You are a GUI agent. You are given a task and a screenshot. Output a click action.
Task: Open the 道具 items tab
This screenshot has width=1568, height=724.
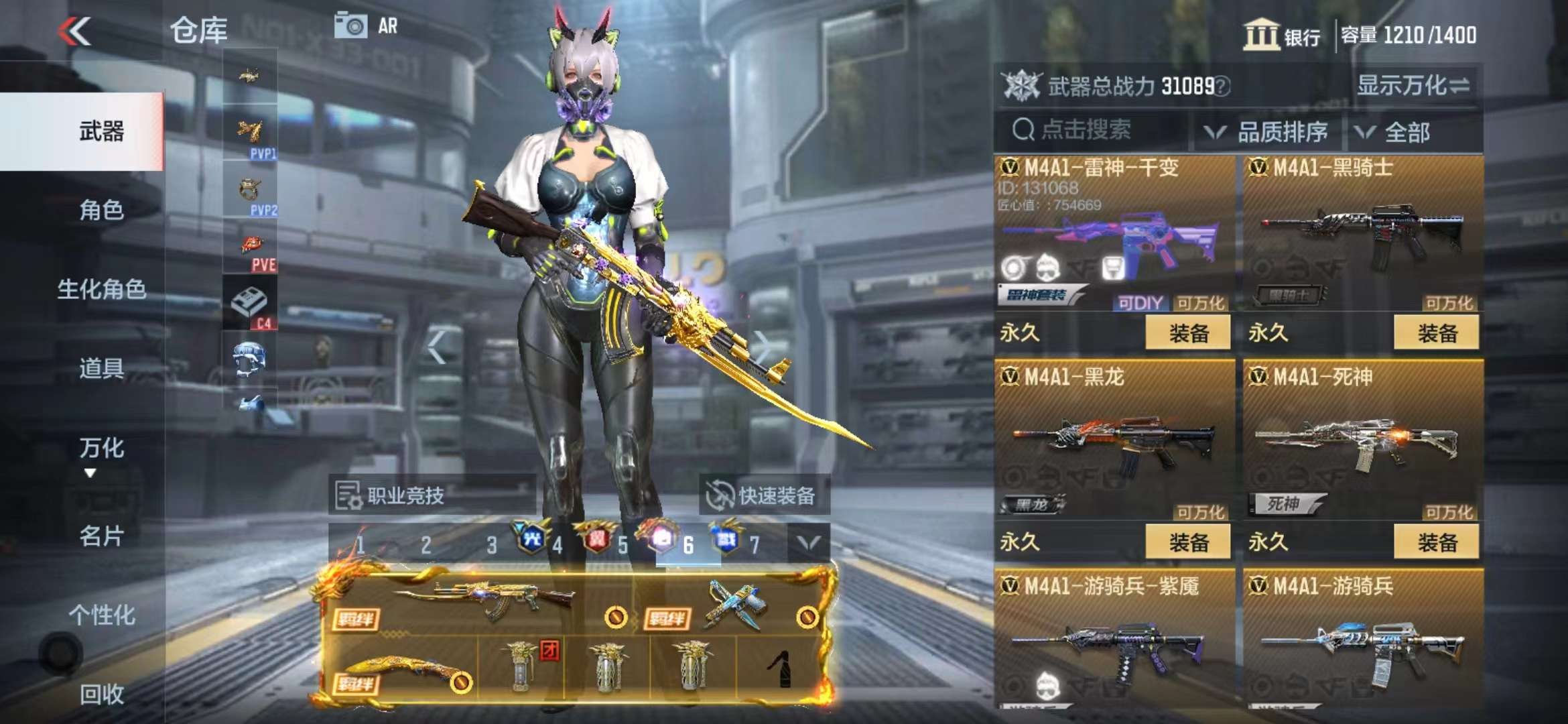[101, 369]
